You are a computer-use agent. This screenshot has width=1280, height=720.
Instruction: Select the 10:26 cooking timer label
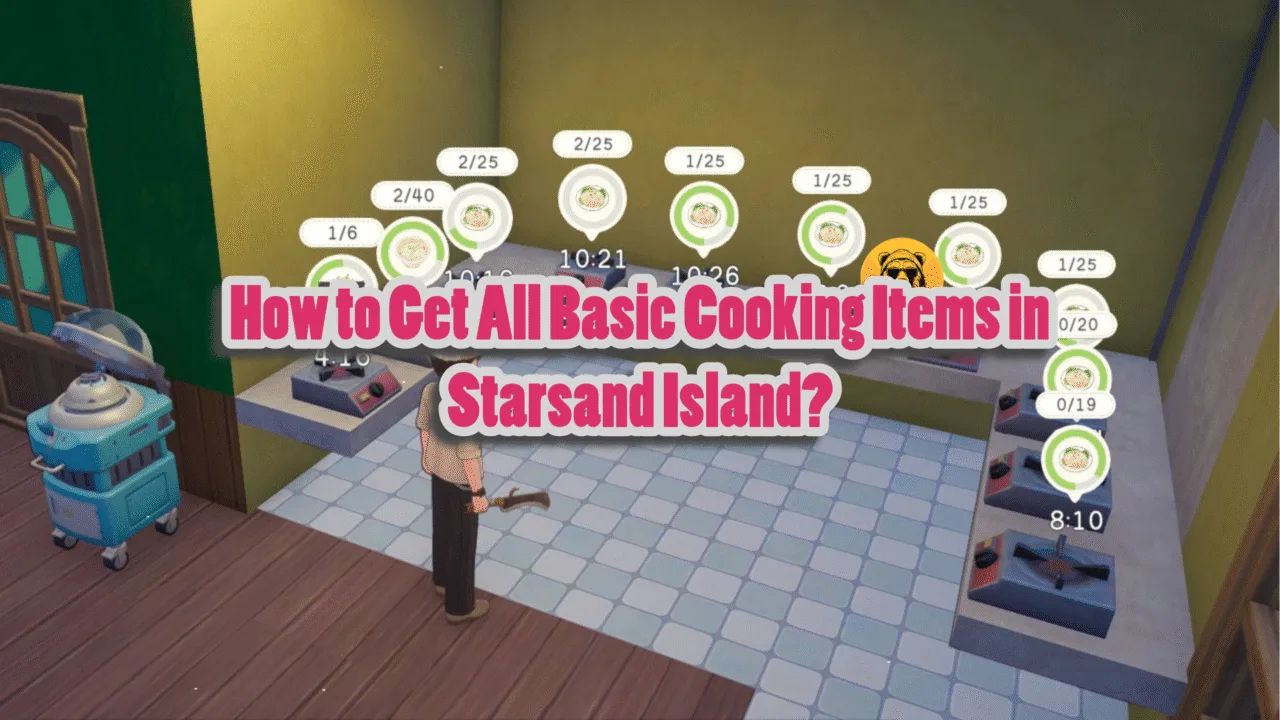click(x=704, y=272)
